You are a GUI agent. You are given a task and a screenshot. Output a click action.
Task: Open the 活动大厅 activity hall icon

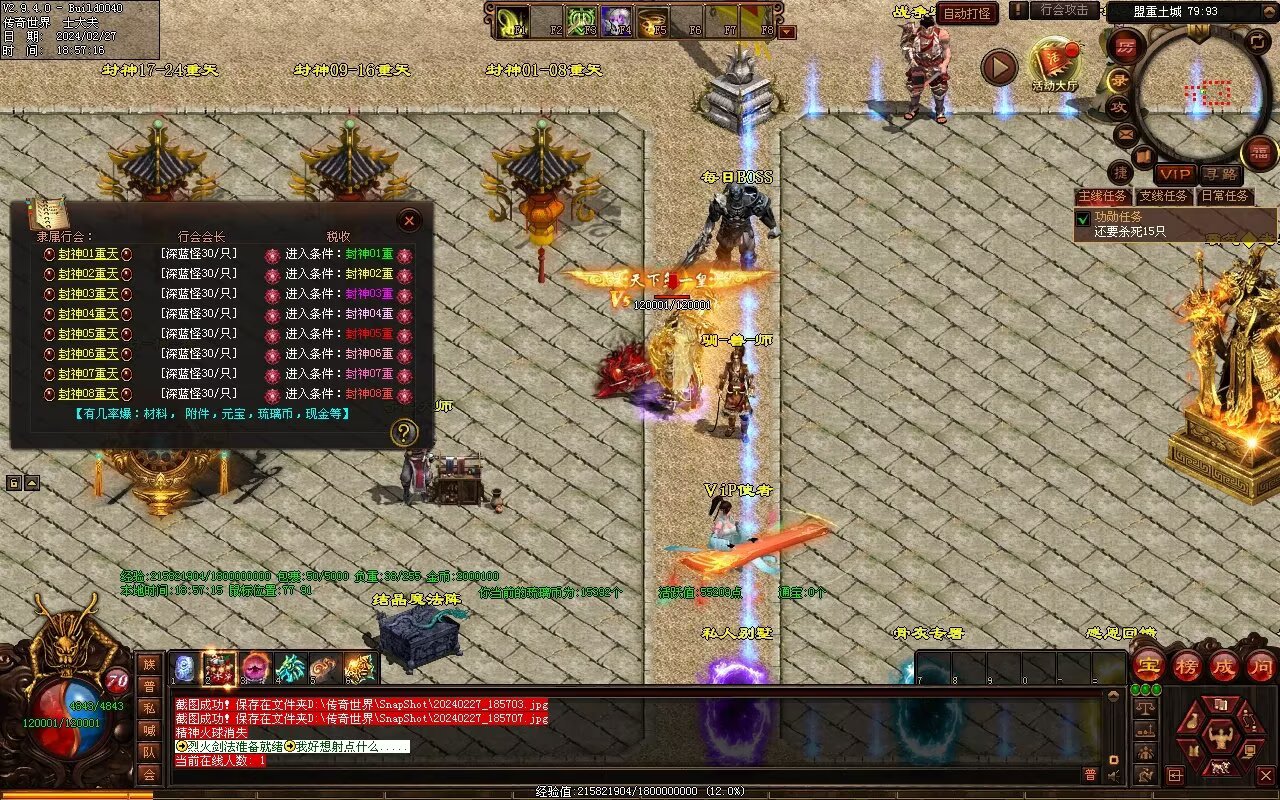(x=1055, y=63)
